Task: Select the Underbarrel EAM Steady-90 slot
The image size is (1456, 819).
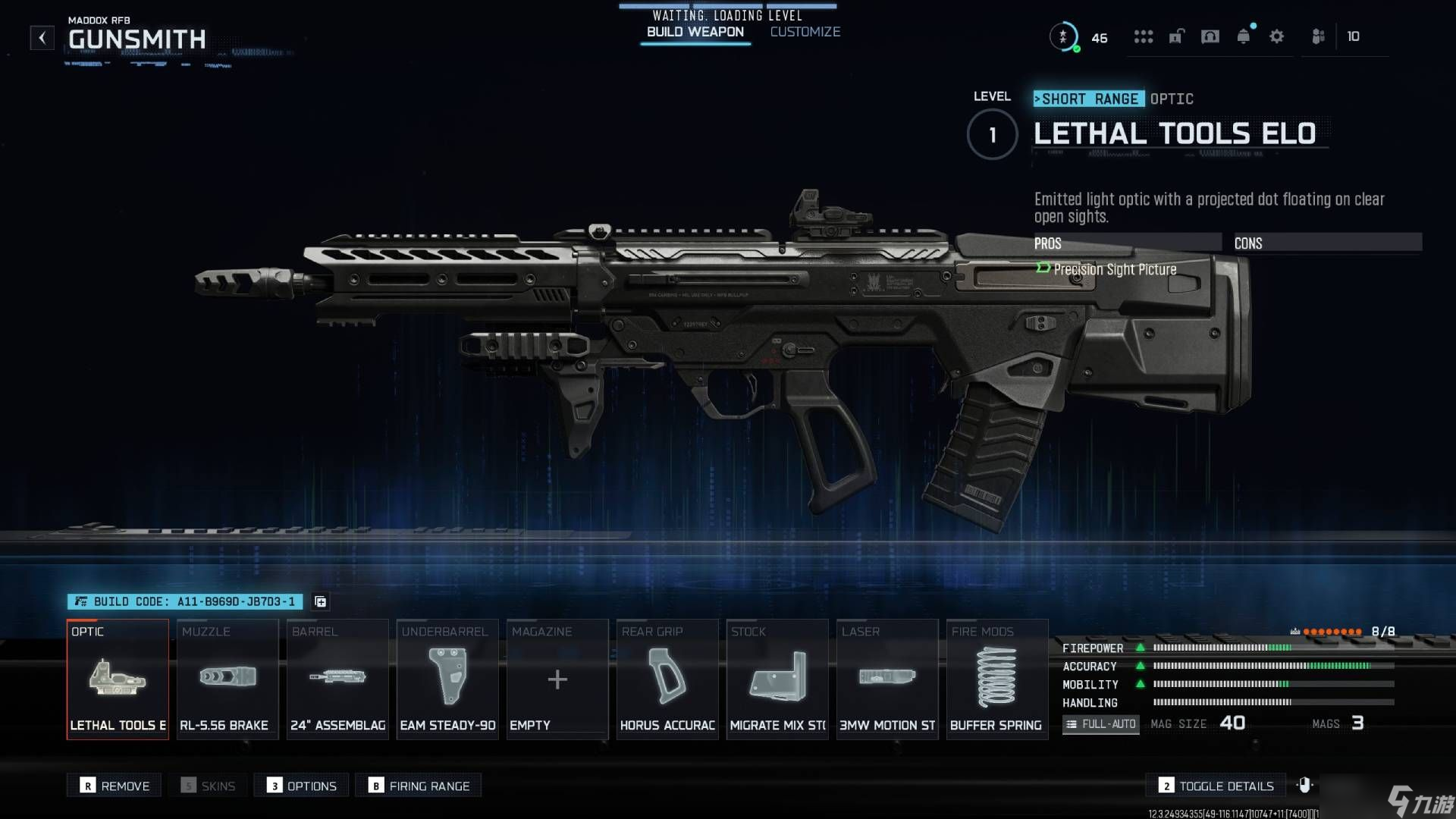Action: coord(447,679)
